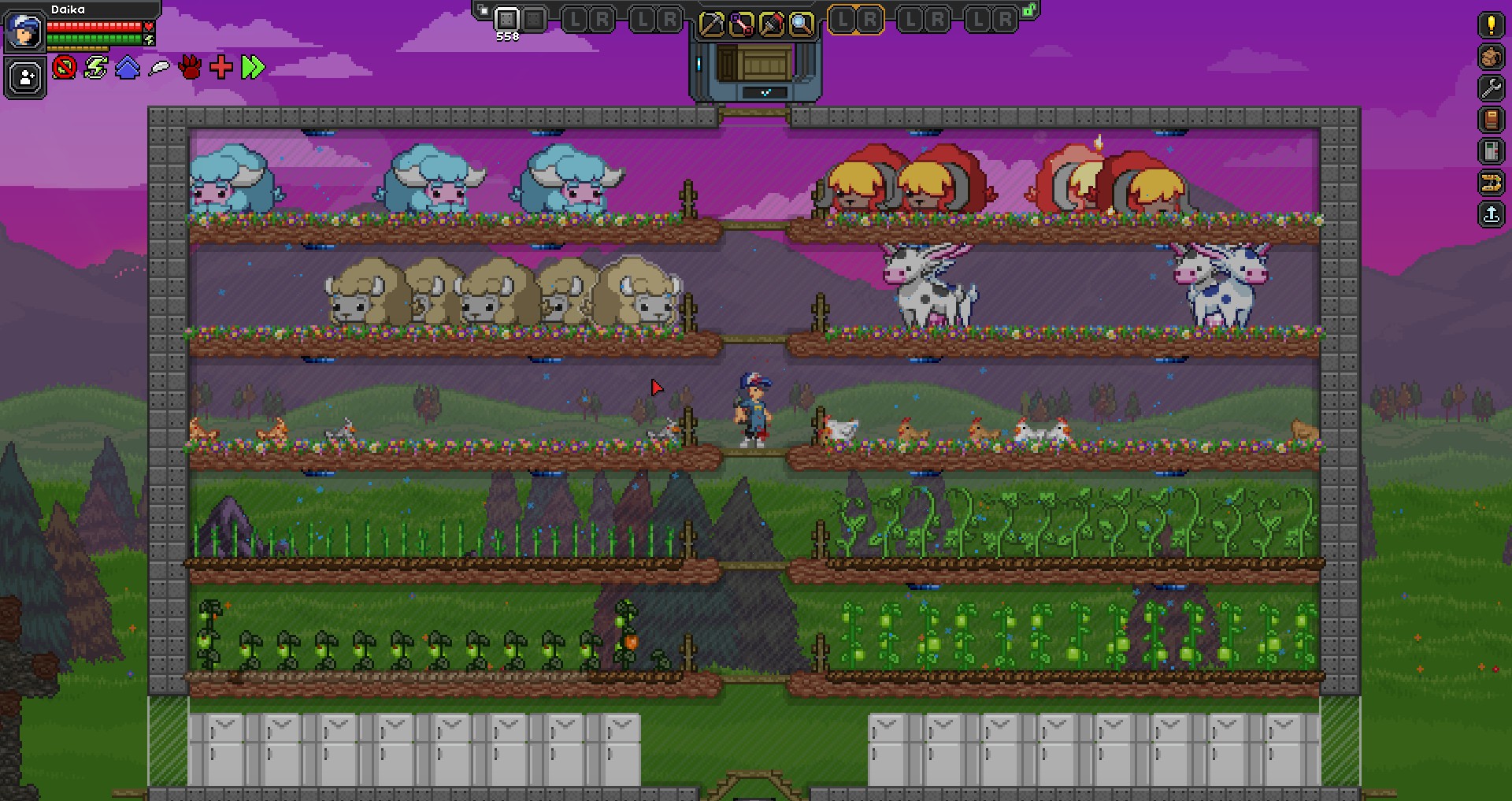Select the dirt stack slot showing 558
This screenshot has height=801, width=1512.
tap(506, 20)
